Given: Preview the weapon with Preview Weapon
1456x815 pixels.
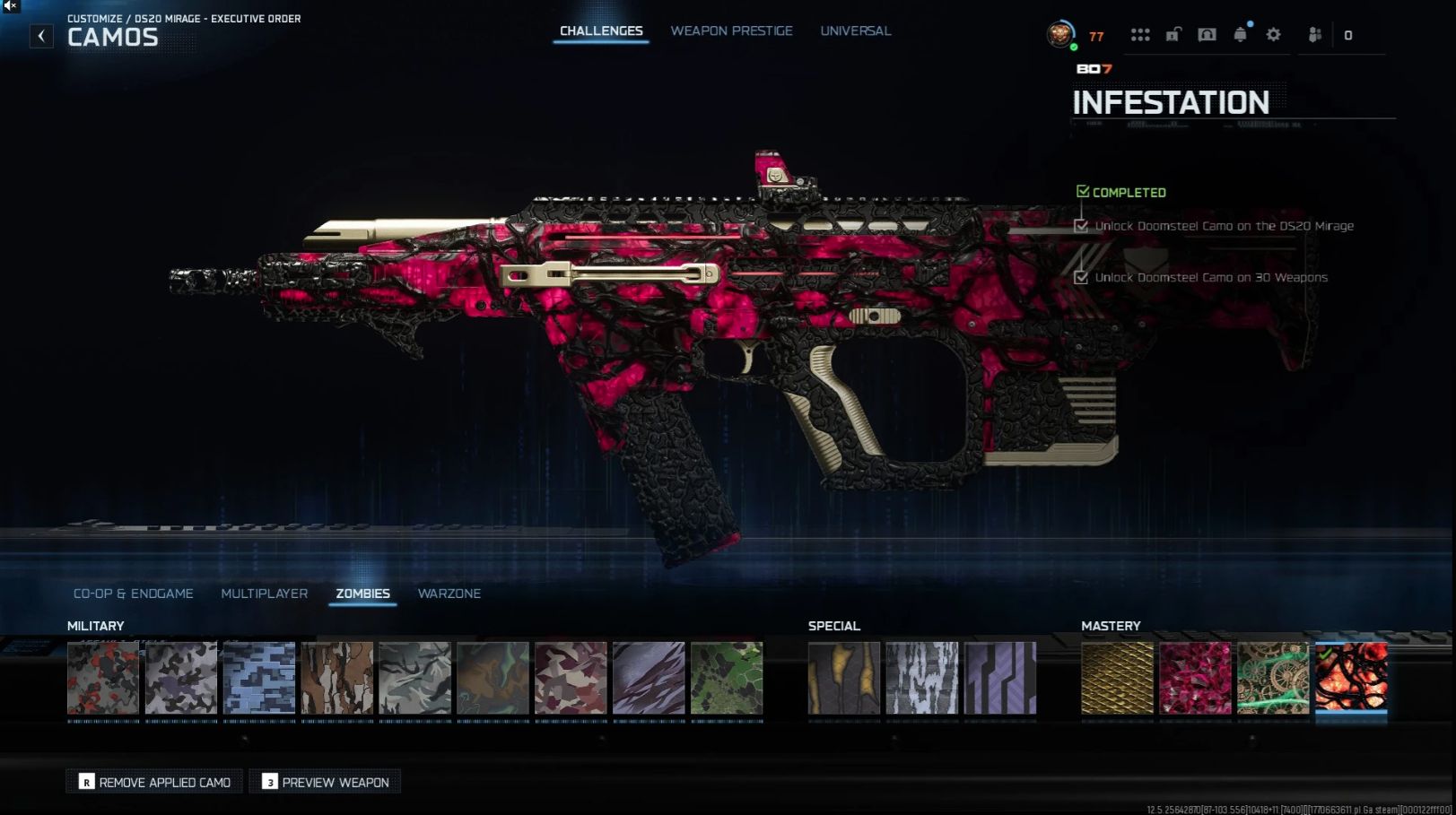Looking at the screenshot, I should (x=326, y=782).
